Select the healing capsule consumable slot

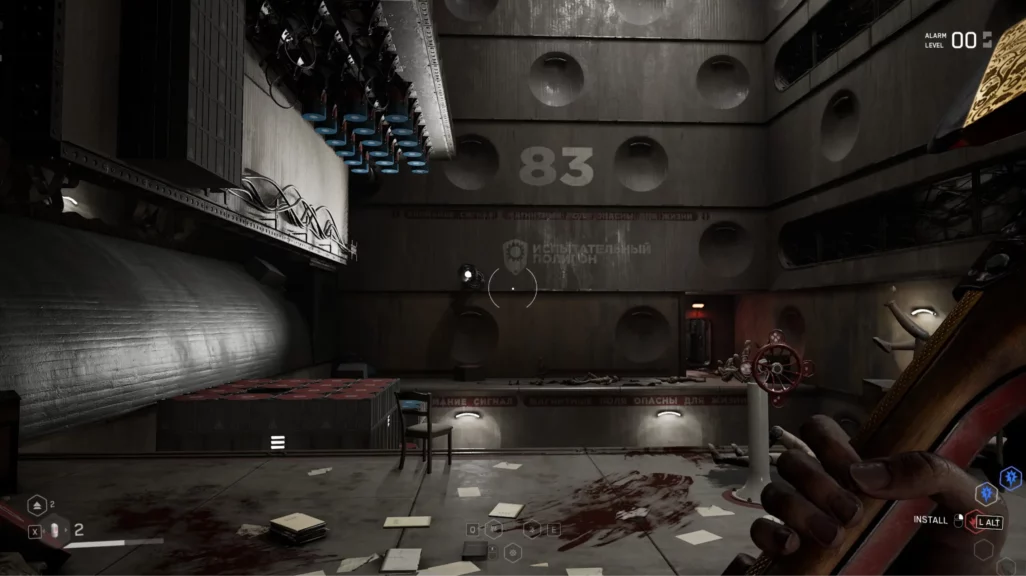tap(56, 531)
